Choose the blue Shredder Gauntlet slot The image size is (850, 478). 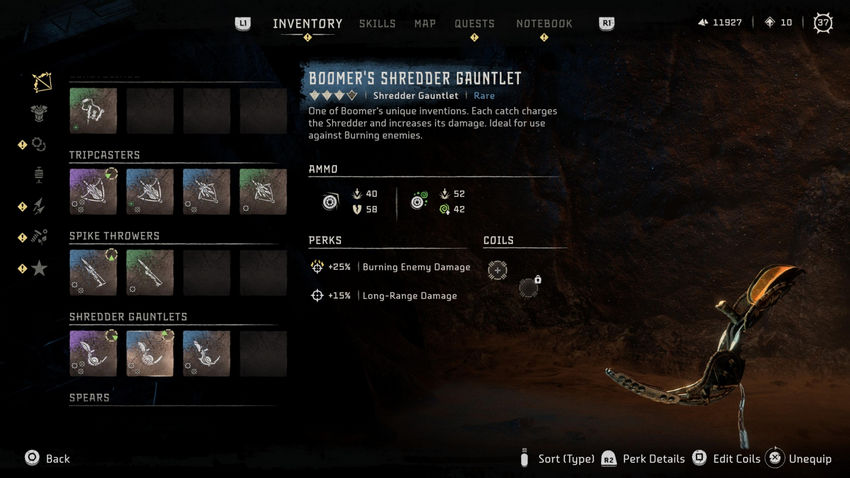(206, 353)
